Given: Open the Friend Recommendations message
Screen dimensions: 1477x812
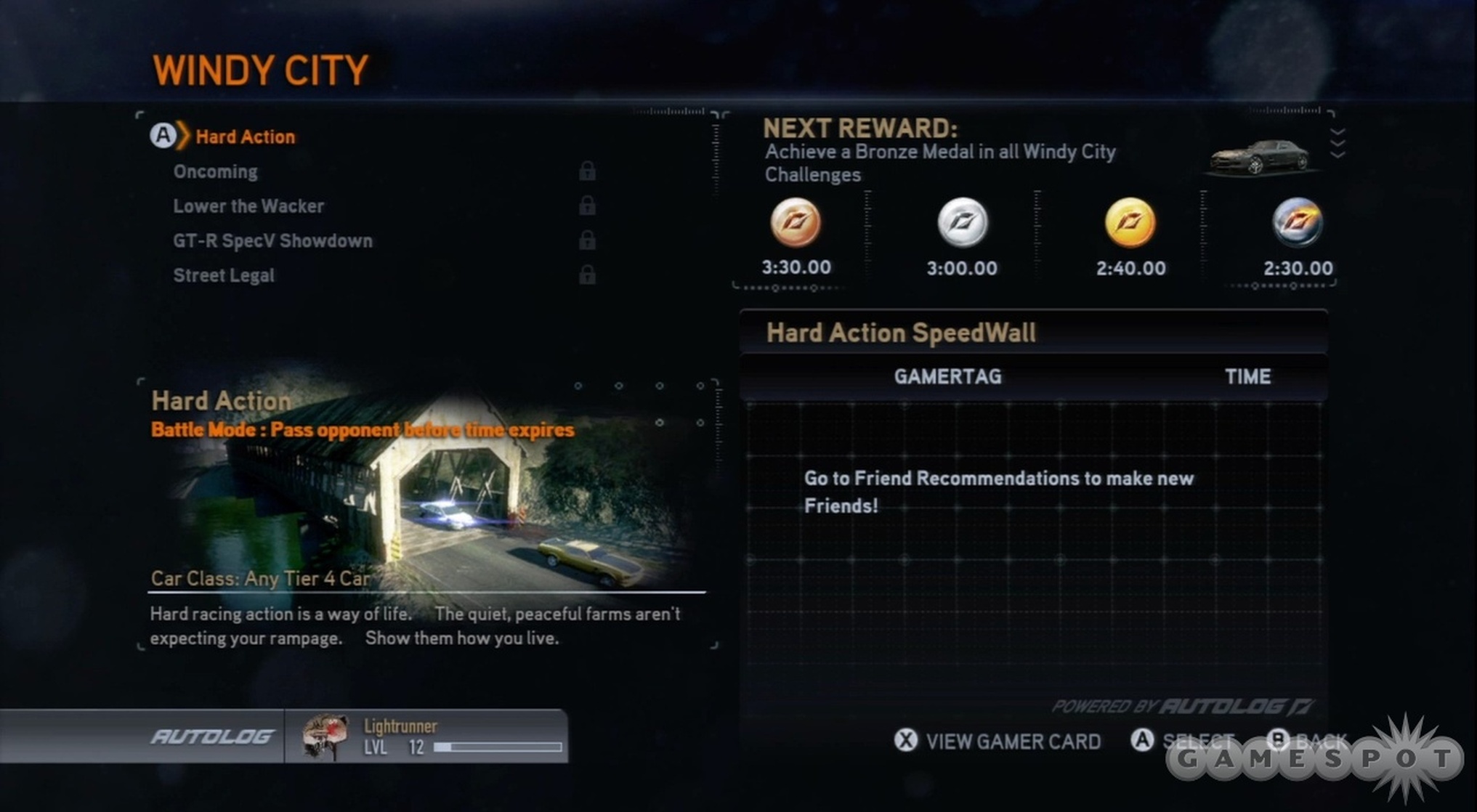Looking at the screenshot, I should (x=998, y=492).
